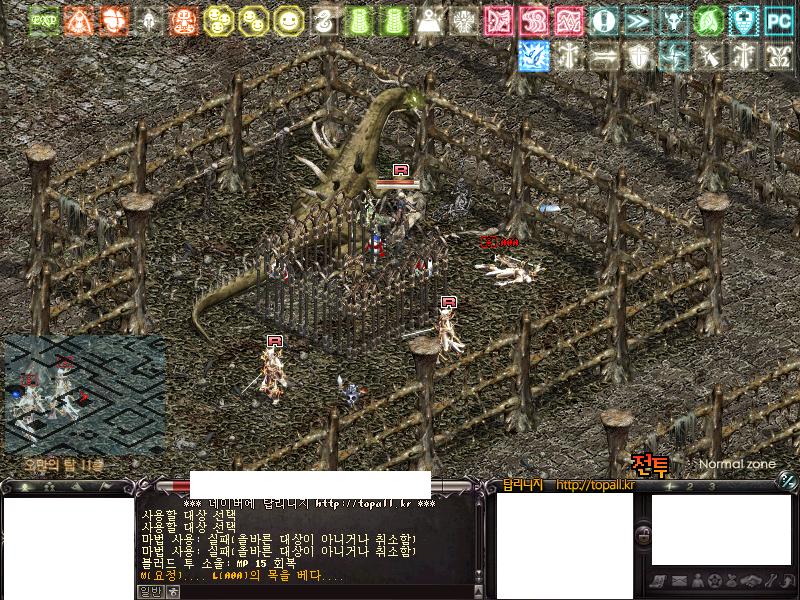
Task: Activate the blue shield cross buff icon
Action: tap(743, 20)
